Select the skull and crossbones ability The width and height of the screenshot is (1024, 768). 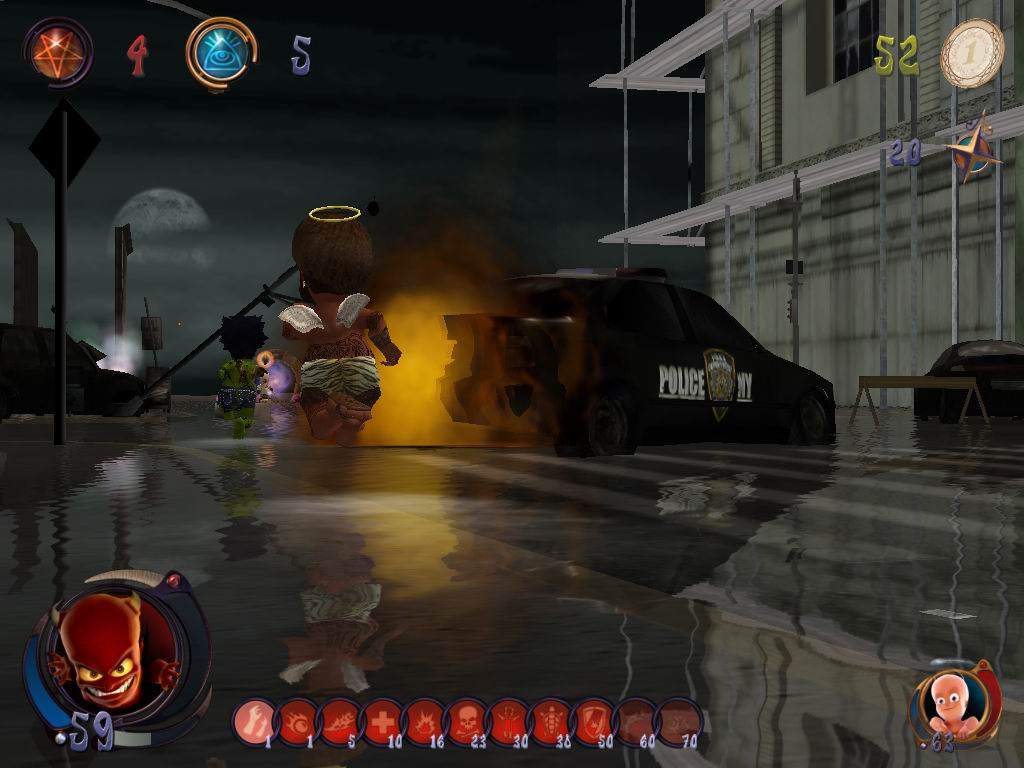pos(466,720)
